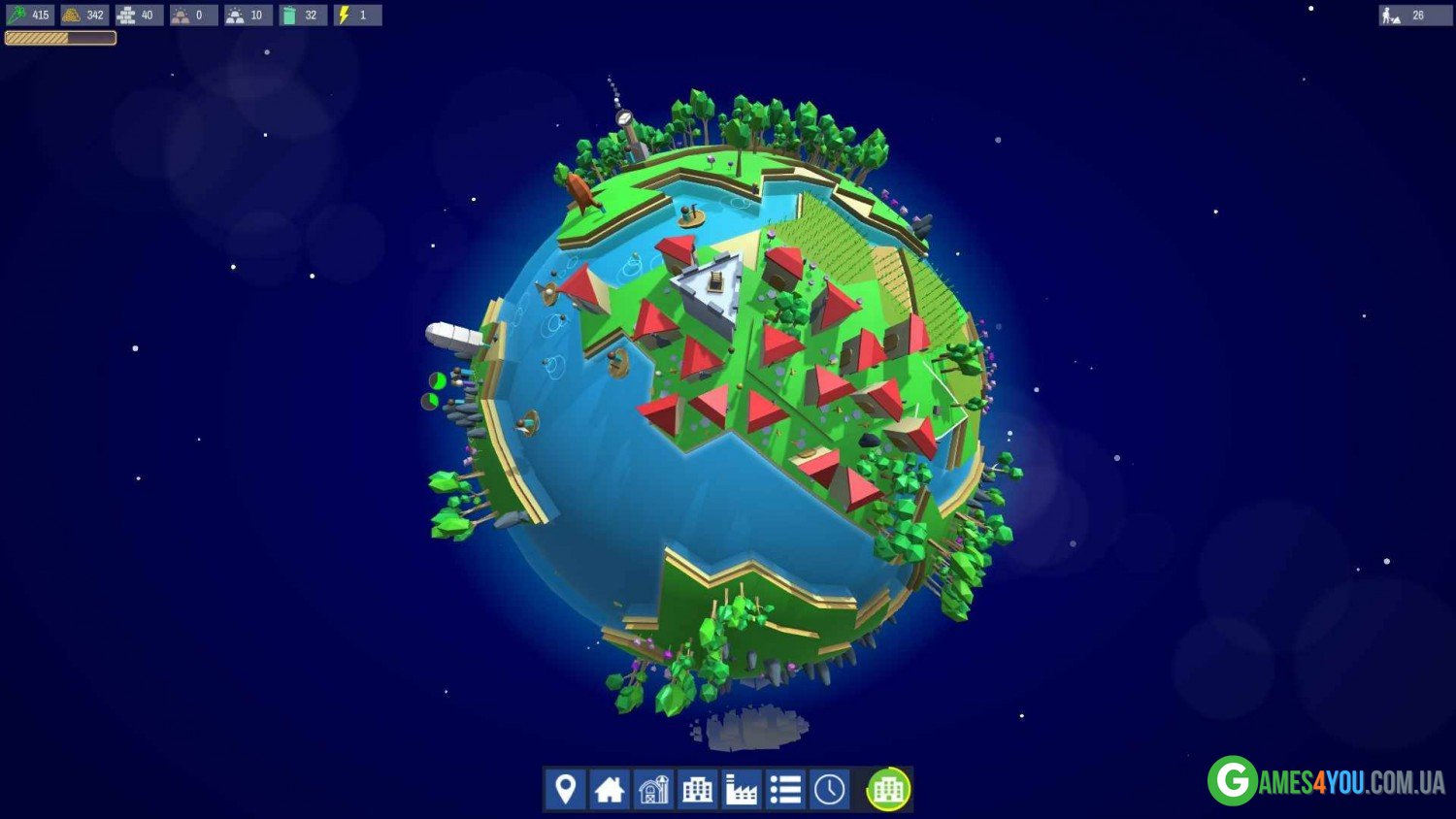The image size is (1456, 819).
Task: Open the factory industry category
Action: click(x=742, y=789)
